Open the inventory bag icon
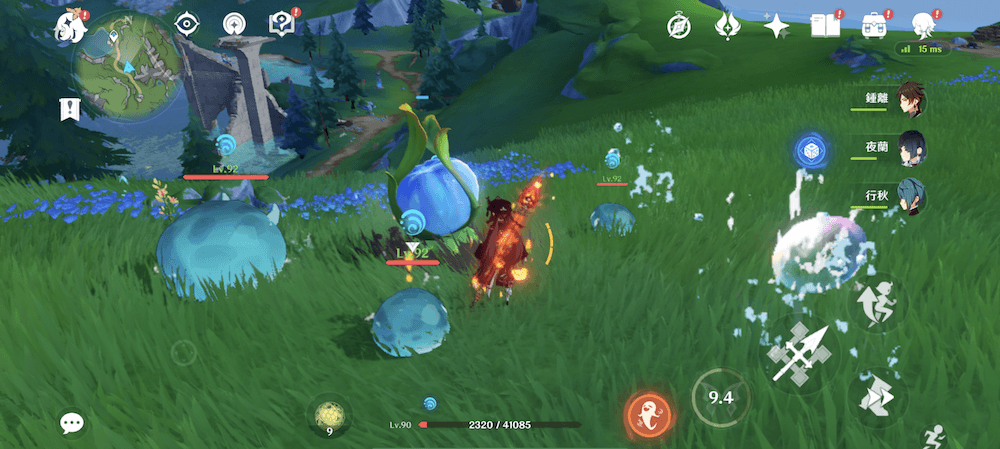 872,27
